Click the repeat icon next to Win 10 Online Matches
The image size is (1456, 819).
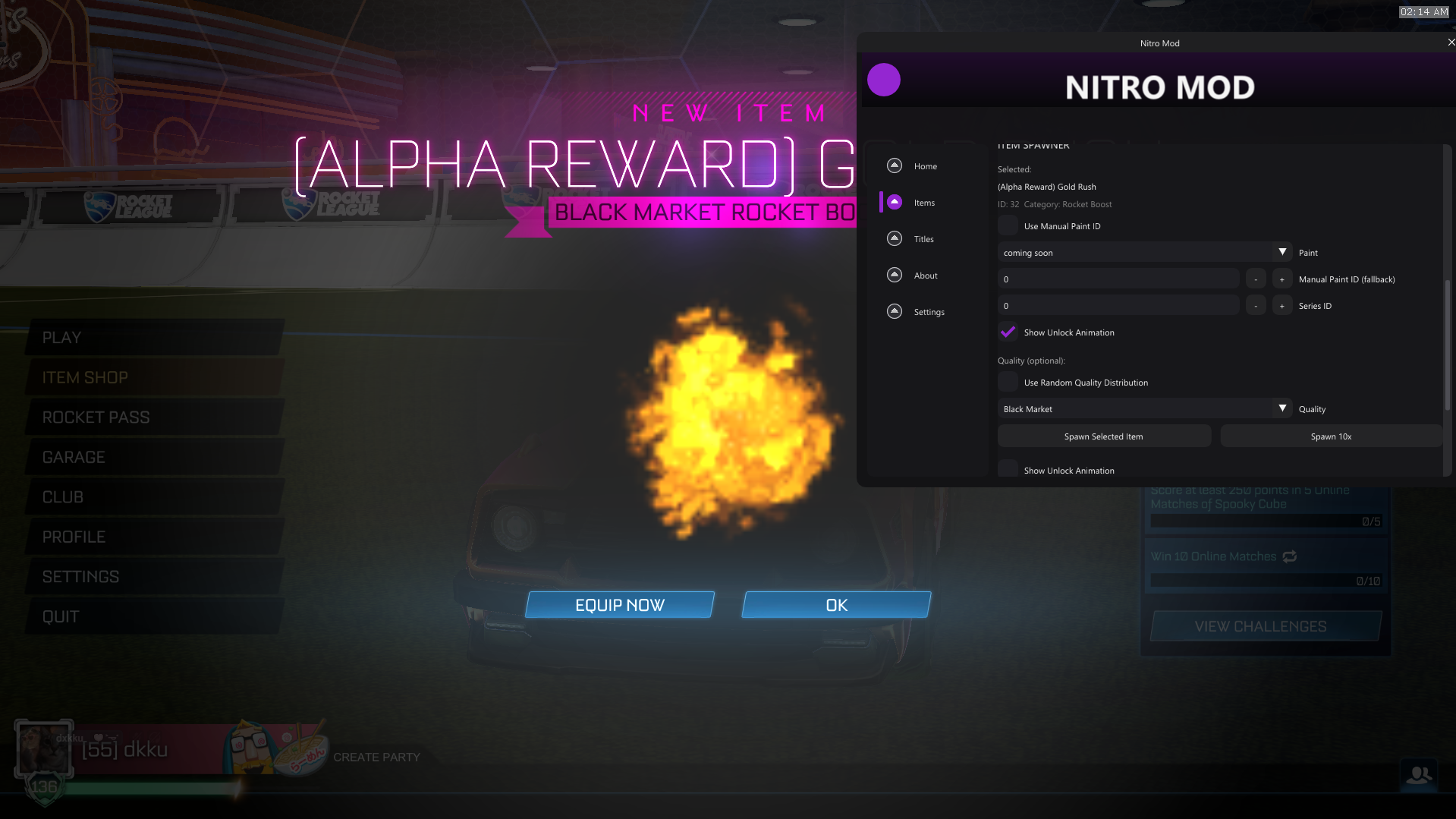pyautogui.click(x=1290, y=556)
